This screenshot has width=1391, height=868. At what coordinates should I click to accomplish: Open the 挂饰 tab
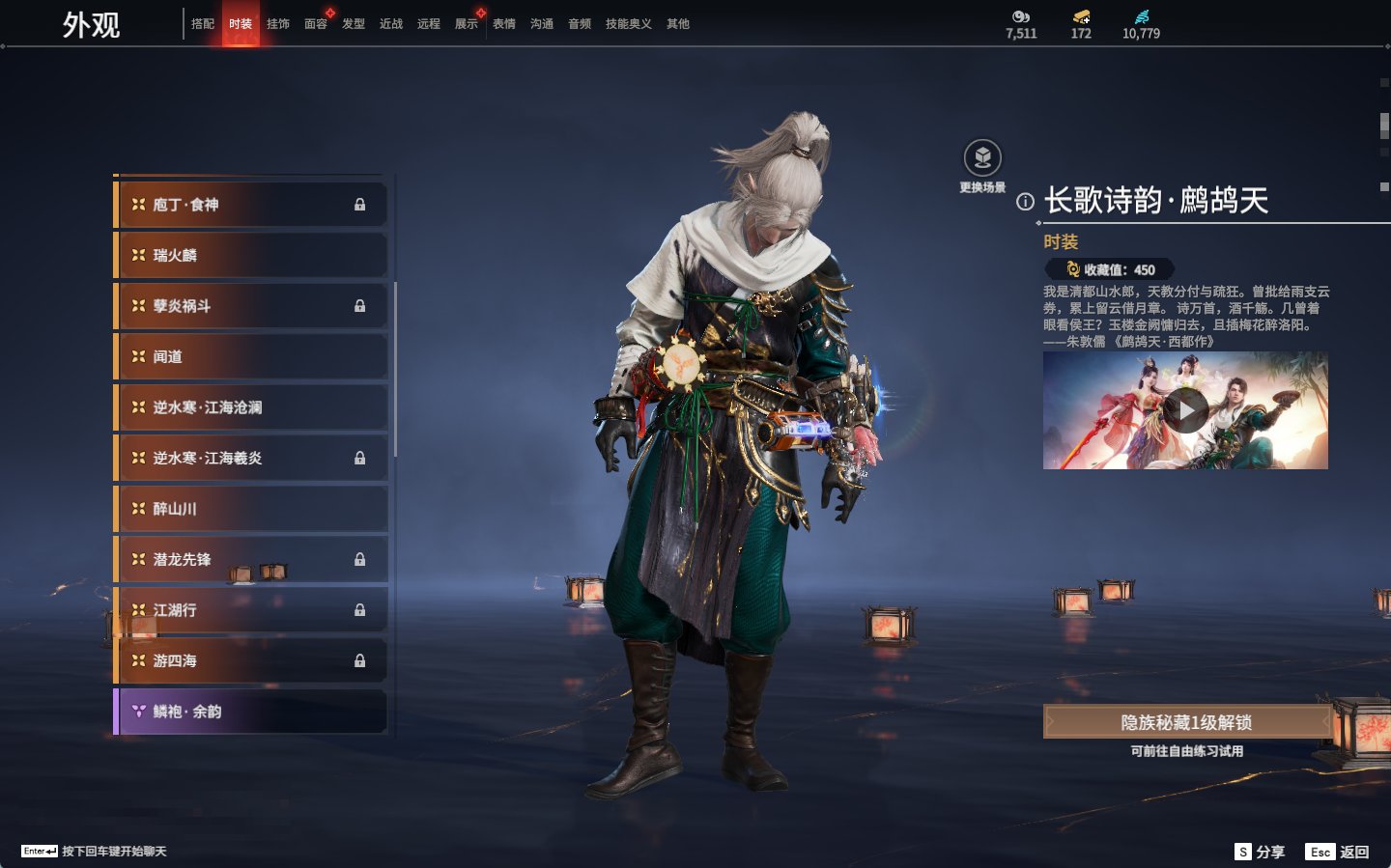click(x=278, y=24)
